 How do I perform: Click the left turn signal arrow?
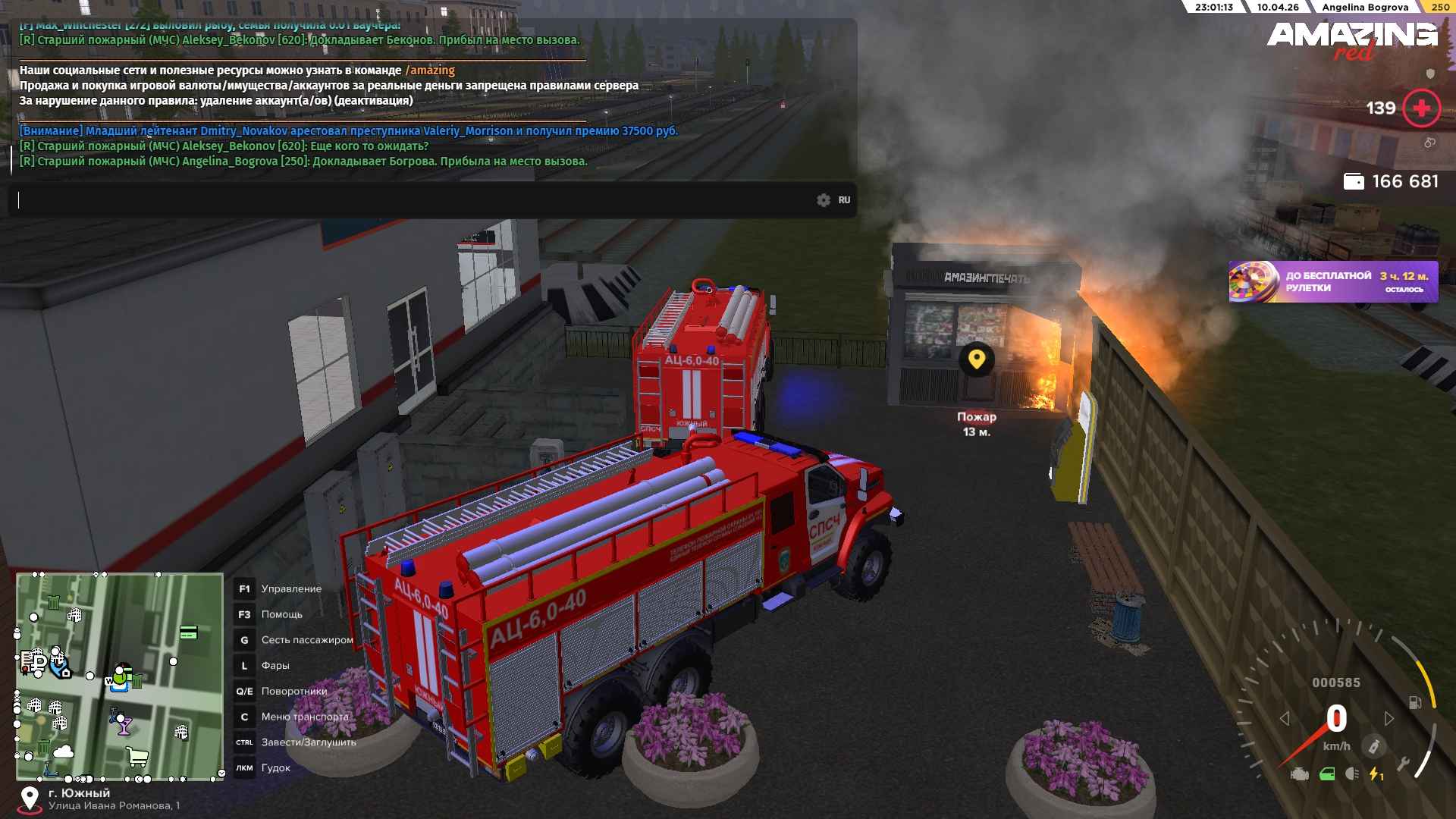(1285, 718)
